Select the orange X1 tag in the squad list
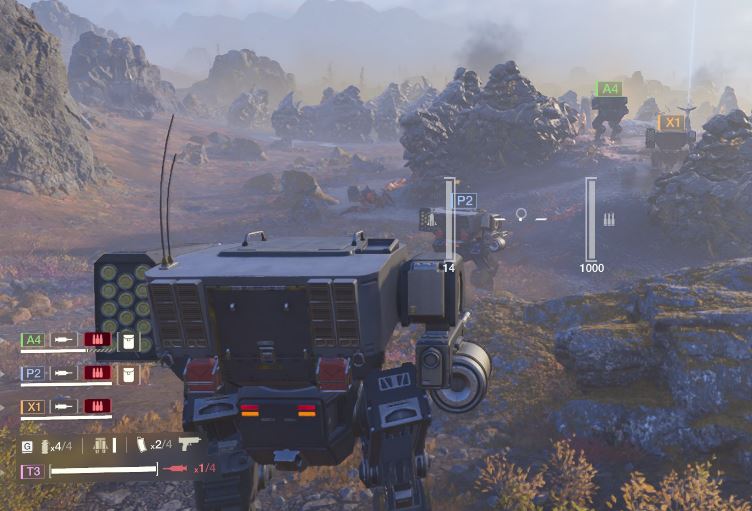The width and height of the screenshot is (752, 511). click(x=33, y=406)
